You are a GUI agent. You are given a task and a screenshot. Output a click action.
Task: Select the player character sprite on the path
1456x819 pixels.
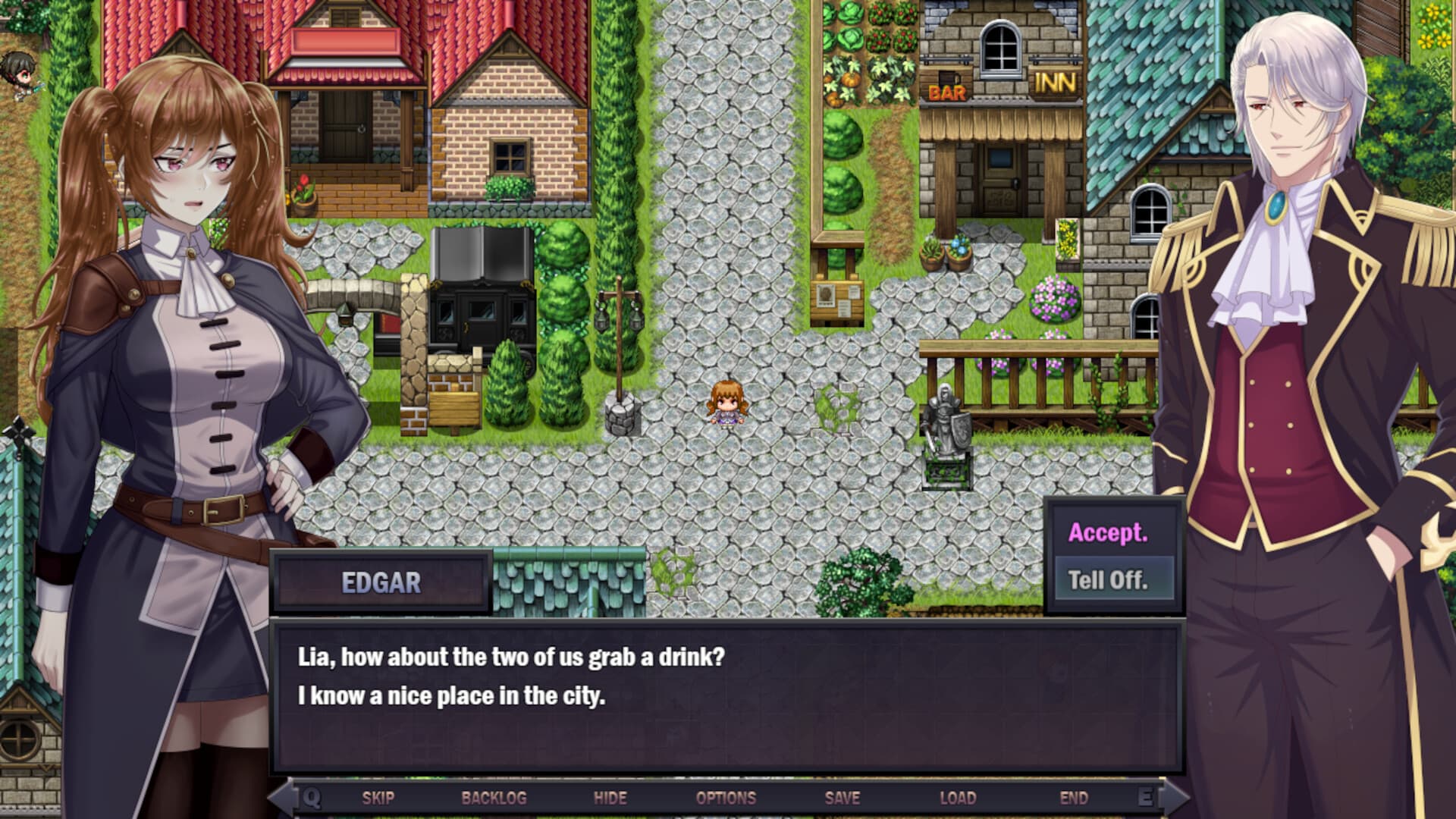tap(726, 403)
